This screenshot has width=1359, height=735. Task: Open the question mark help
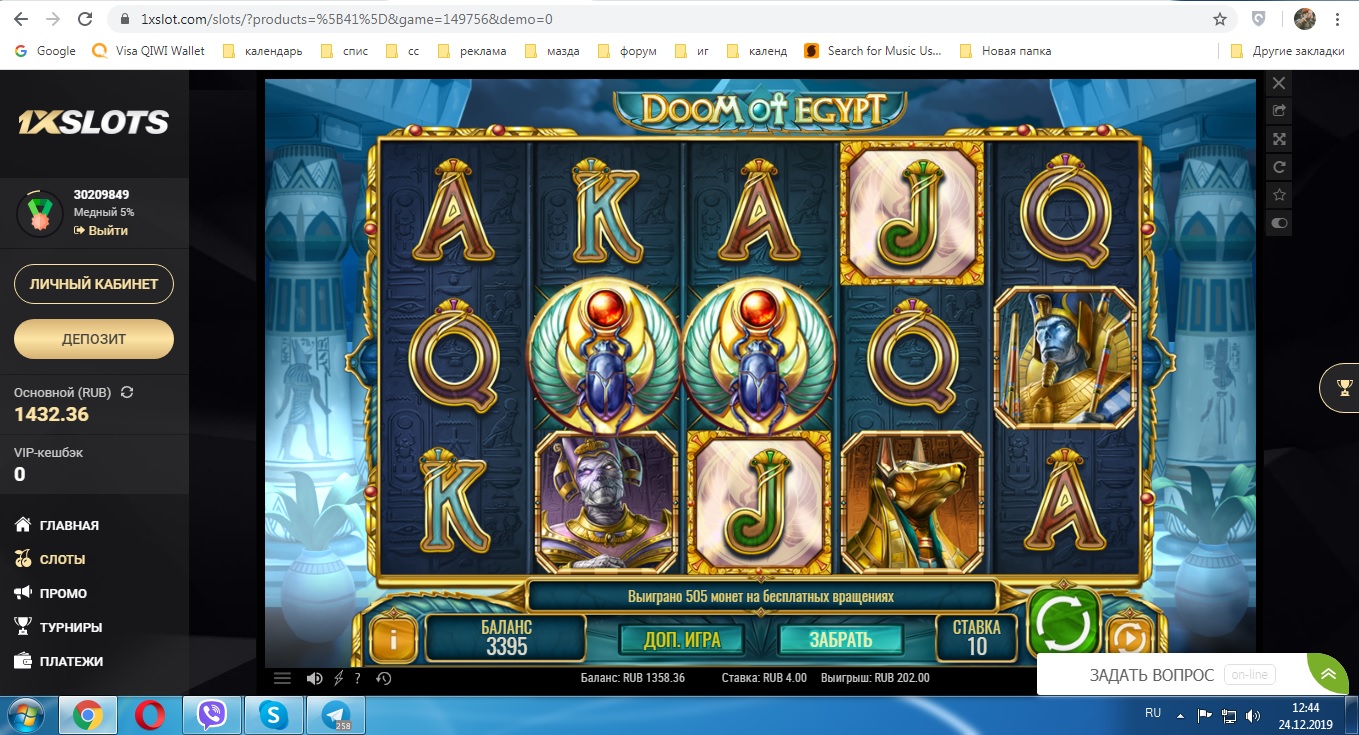[357, 678]
